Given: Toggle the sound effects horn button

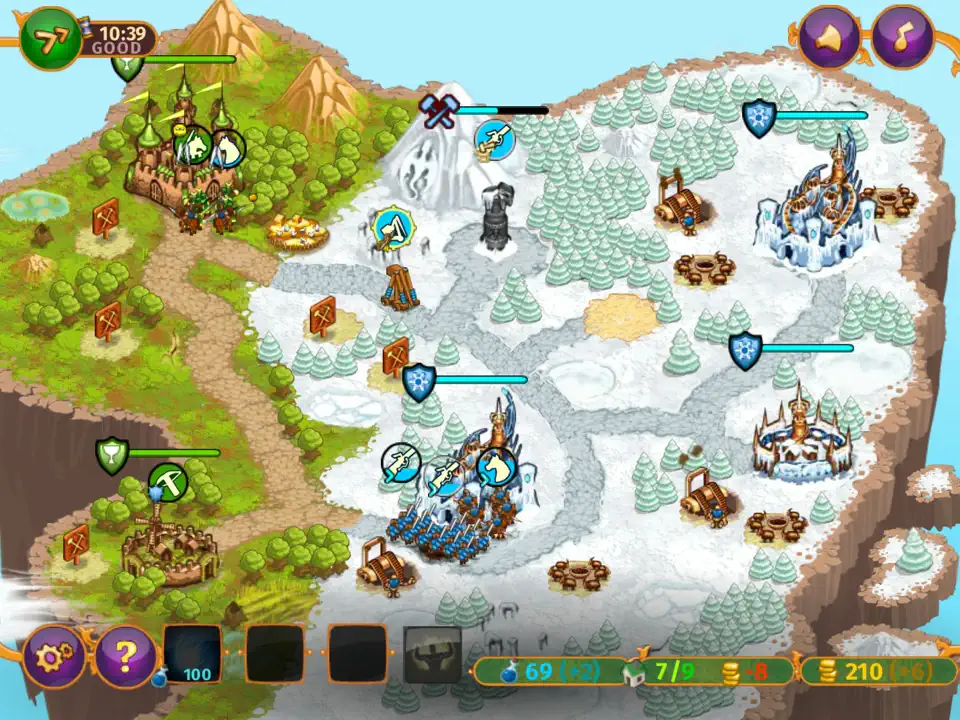Looking at the screenshot, I should 830,36.
